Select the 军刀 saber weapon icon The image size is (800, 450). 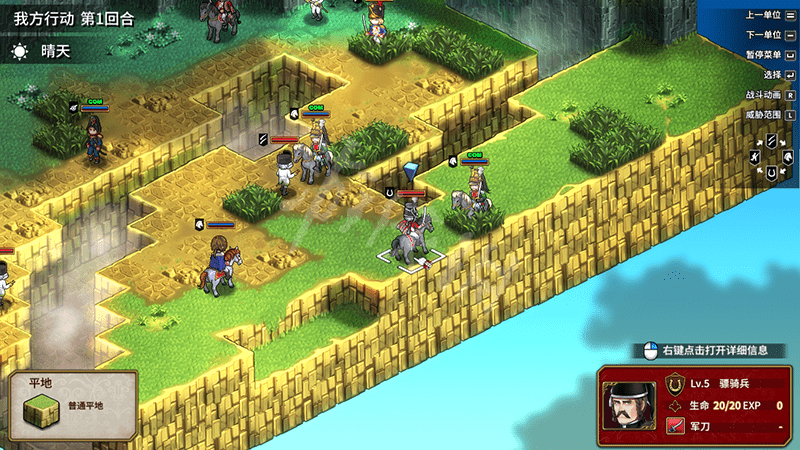pos(675,427)
